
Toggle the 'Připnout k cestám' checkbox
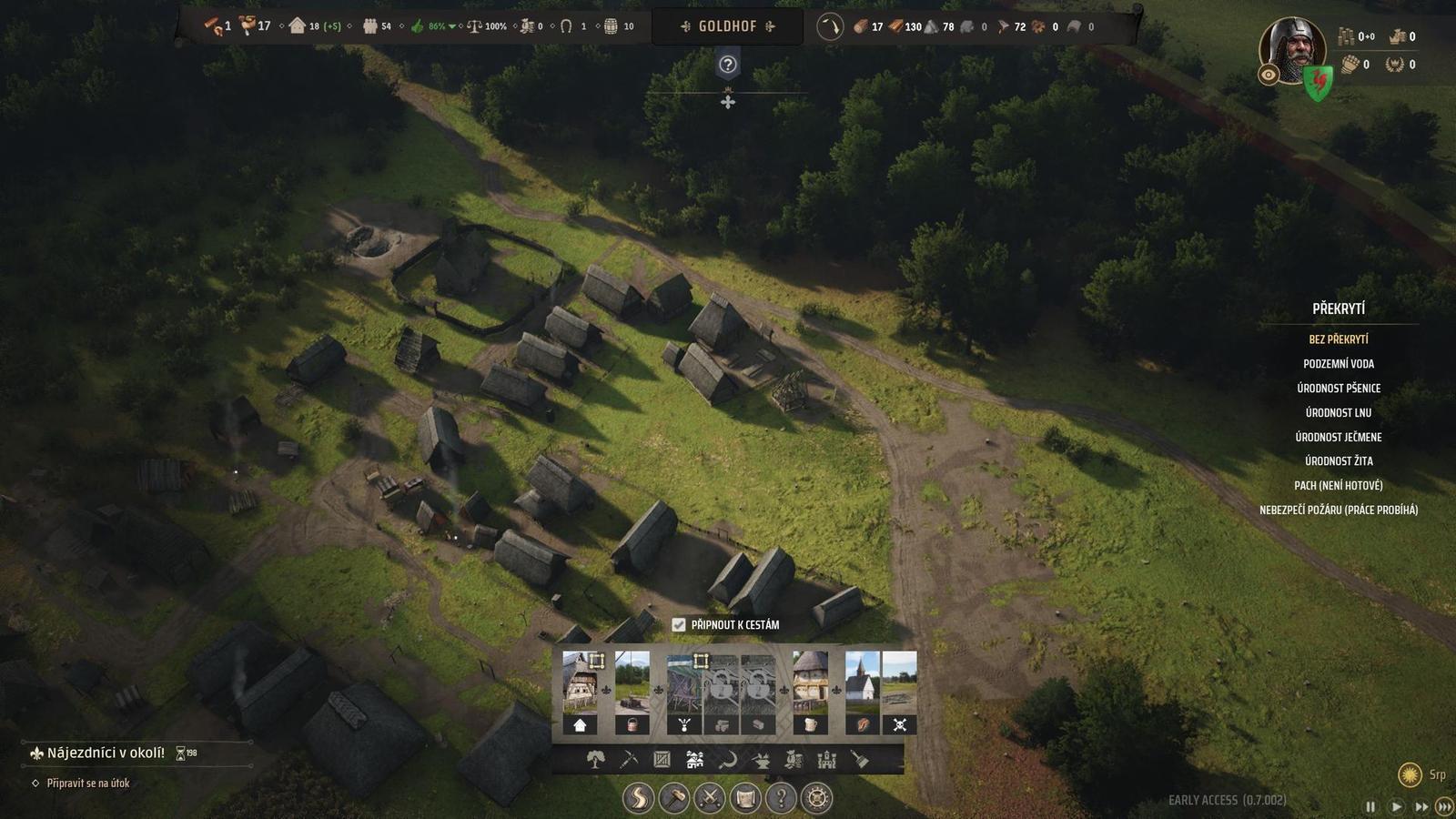point(679,625)
